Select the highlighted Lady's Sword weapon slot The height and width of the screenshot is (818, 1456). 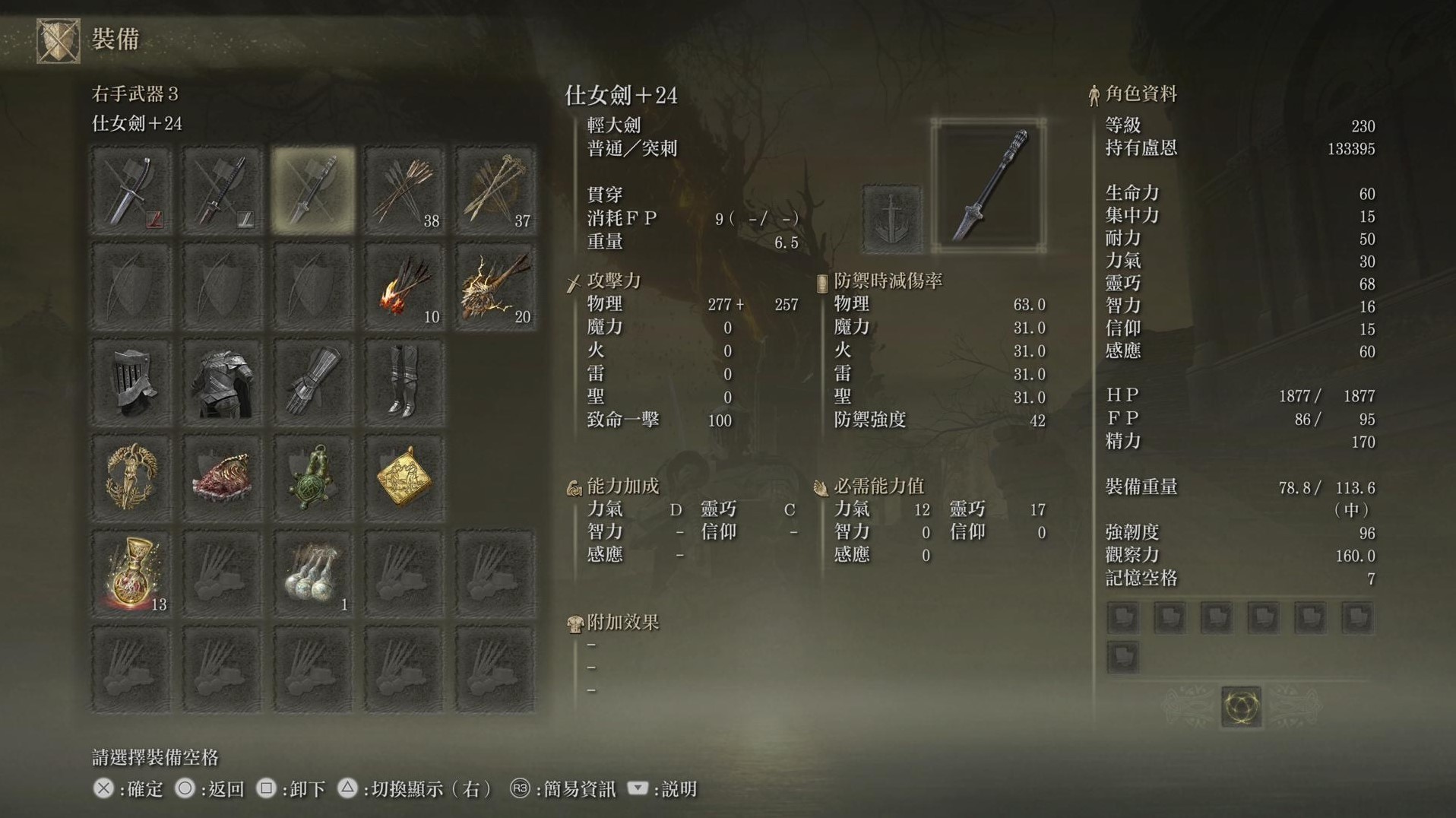(x=313, y=190)
